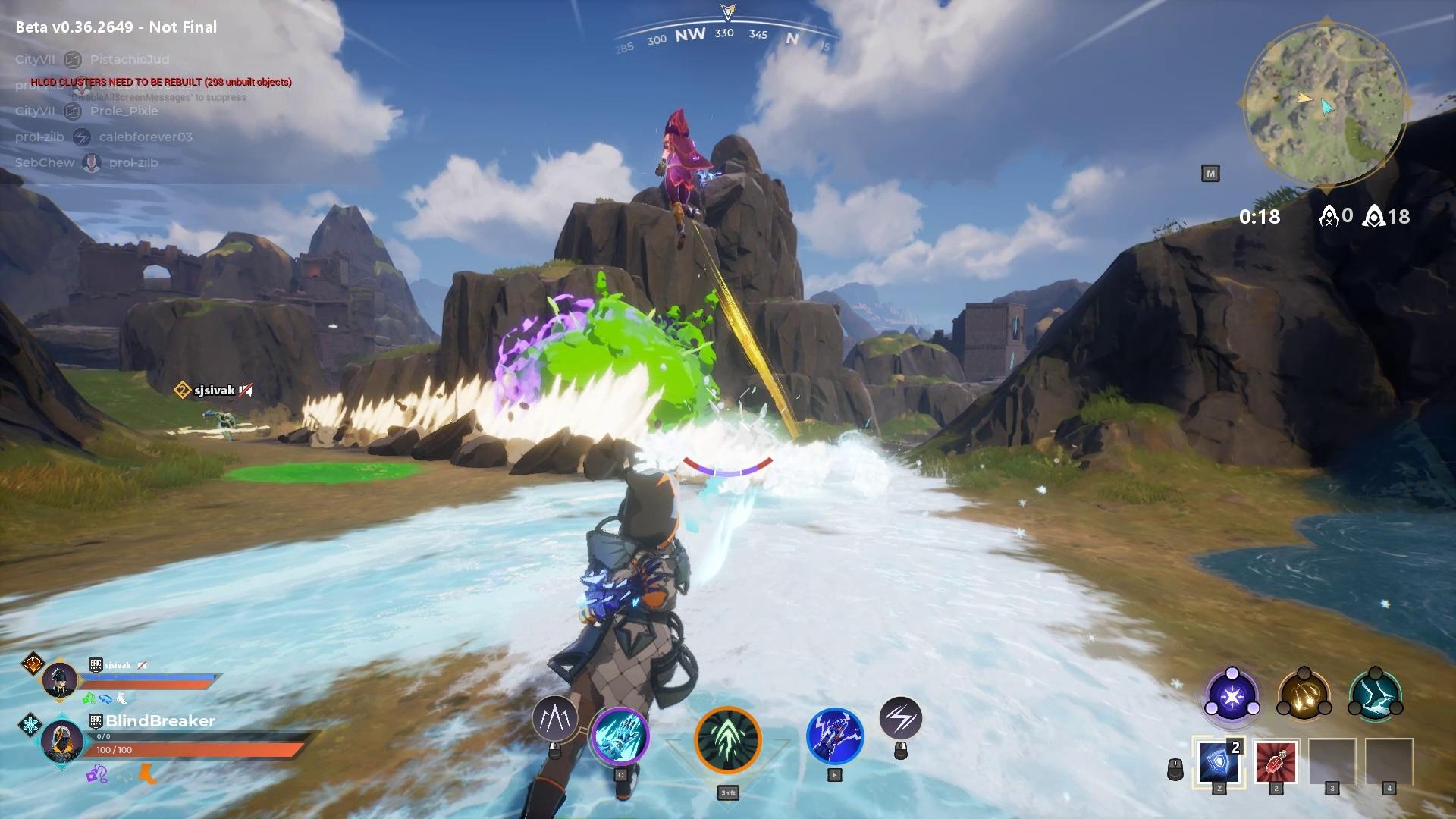Screen dimensions: 1456x819
Task: Cast the ice spike spell icon
Action: click(555, 718)
